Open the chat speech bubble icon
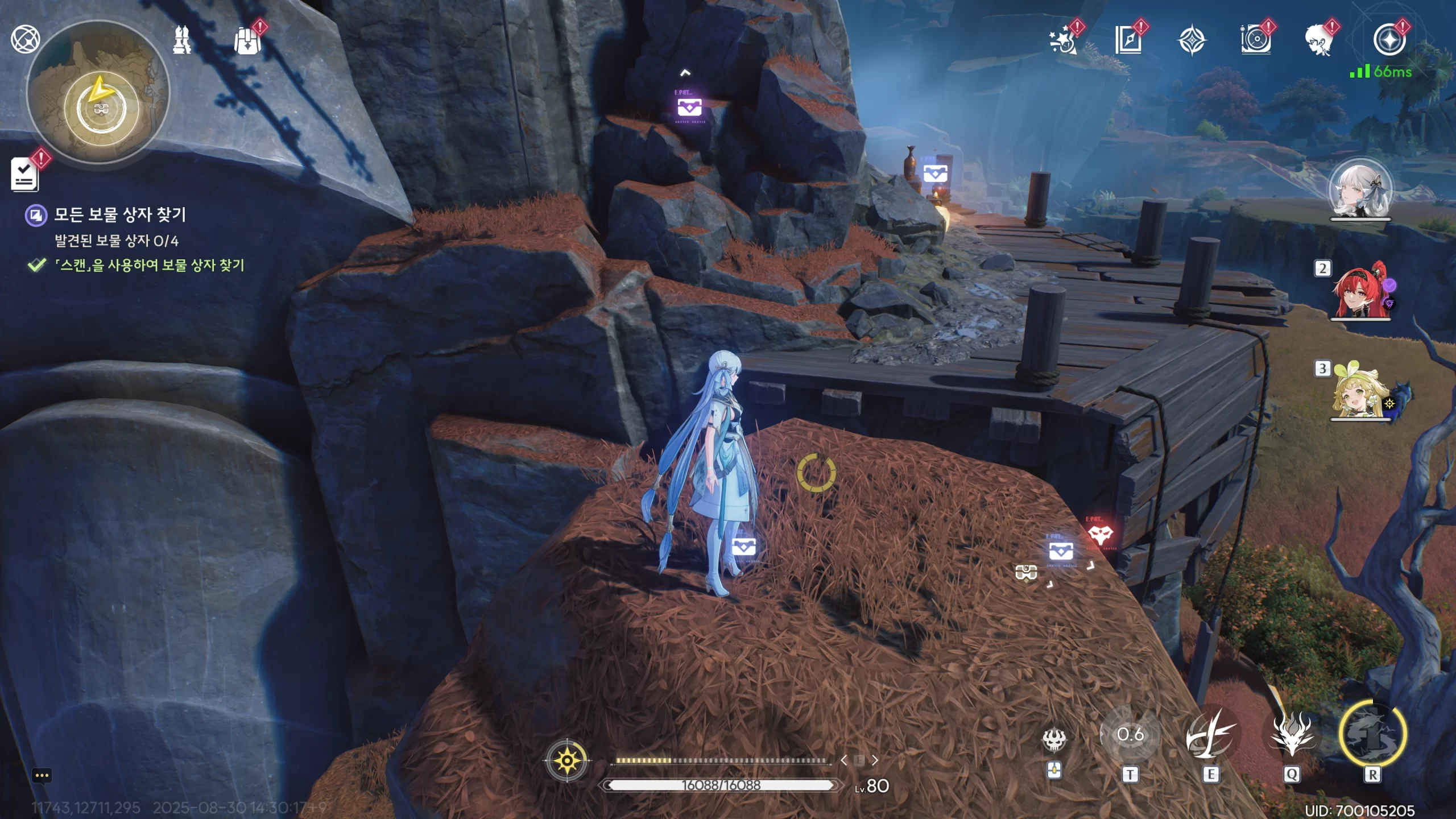The image size is (1456, 819). click(x=42, y=775)
